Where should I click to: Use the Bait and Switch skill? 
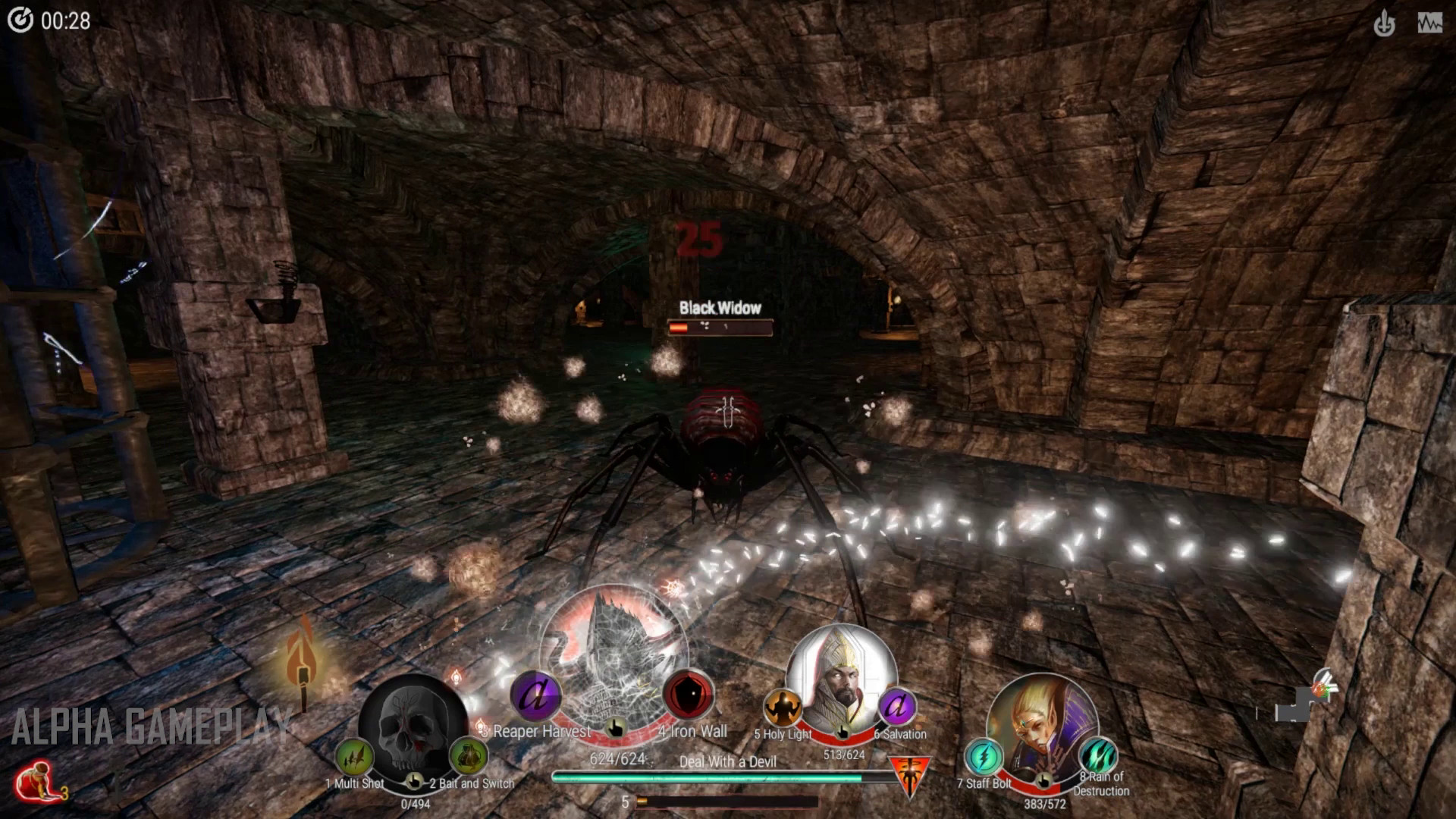pyautogui.click(x=468, y=757)
